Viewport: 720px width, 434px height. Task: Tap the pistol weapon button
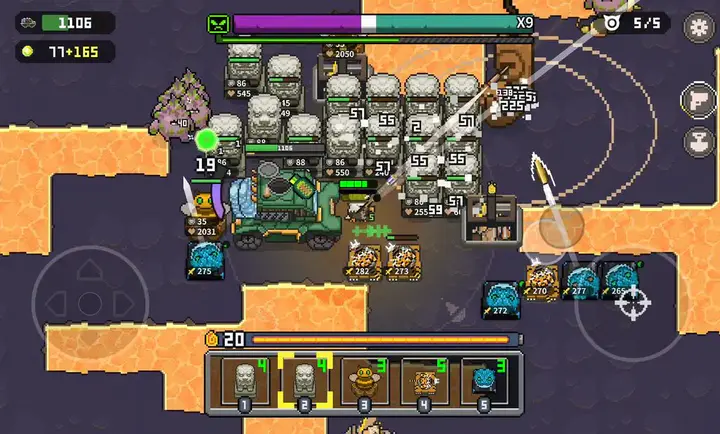(697, 100)
